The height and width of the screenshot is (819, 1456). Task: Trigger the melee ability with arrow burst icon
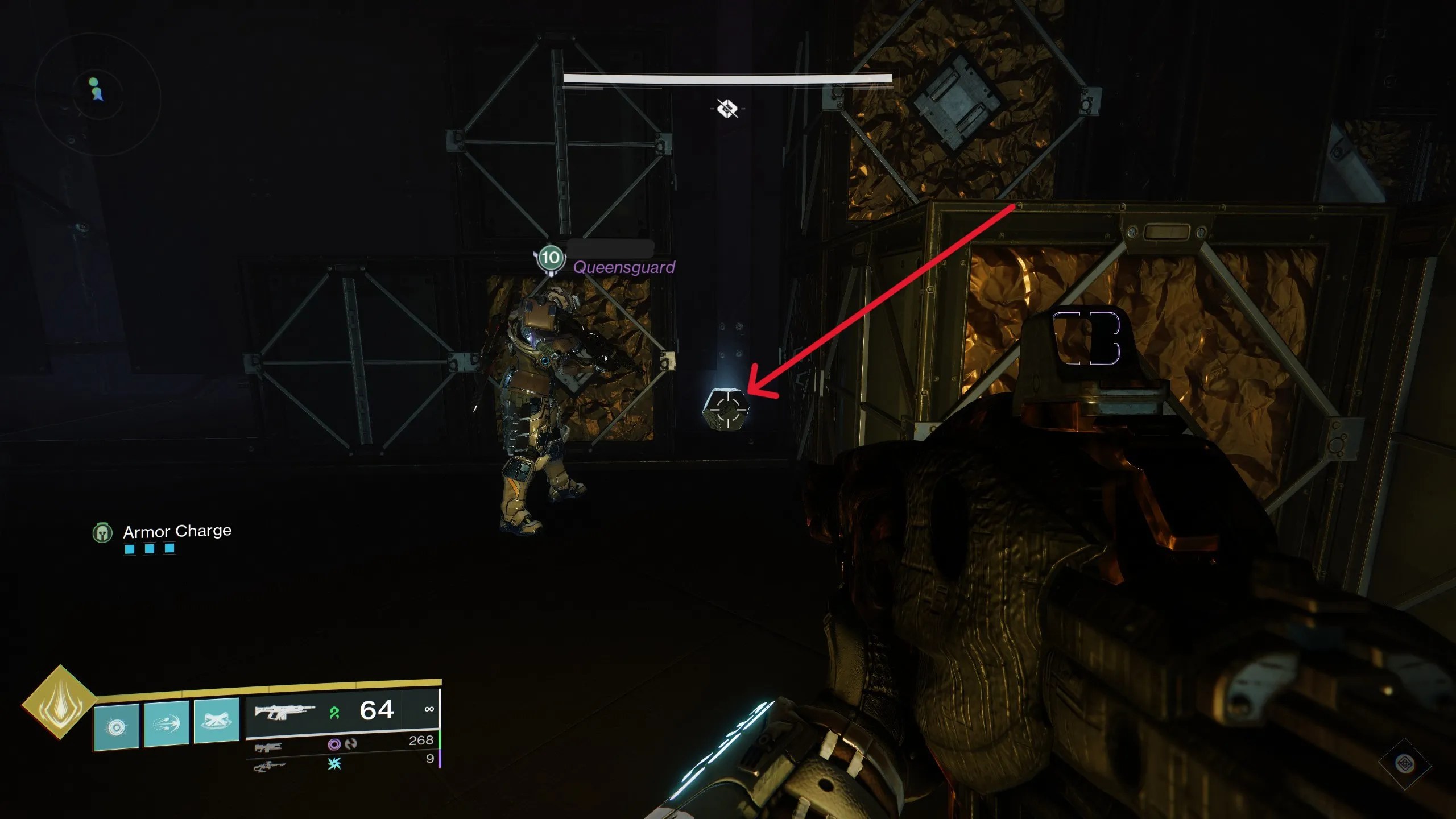tap(167, 723)
